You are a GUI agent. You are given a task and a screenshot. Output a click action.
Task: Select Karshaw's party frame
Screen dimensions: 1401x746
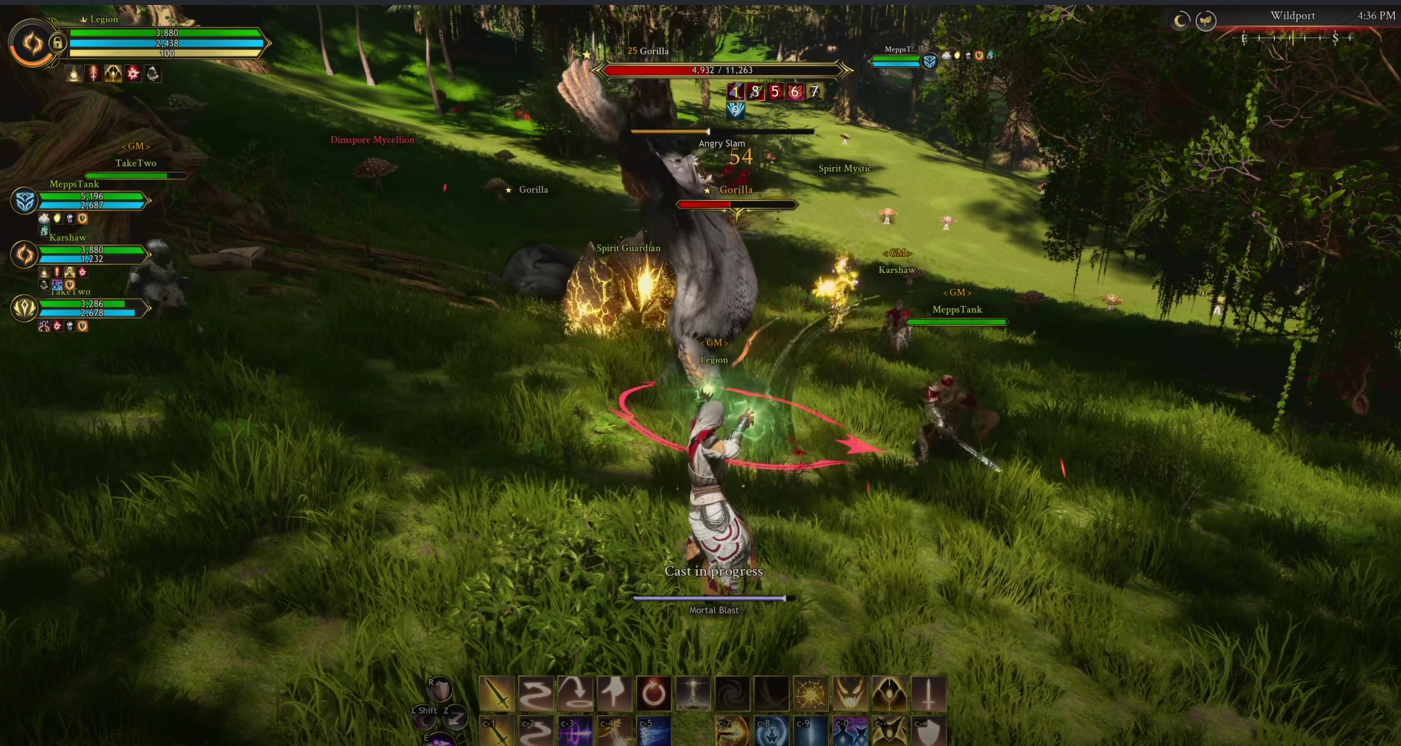(x=90, y=254)
